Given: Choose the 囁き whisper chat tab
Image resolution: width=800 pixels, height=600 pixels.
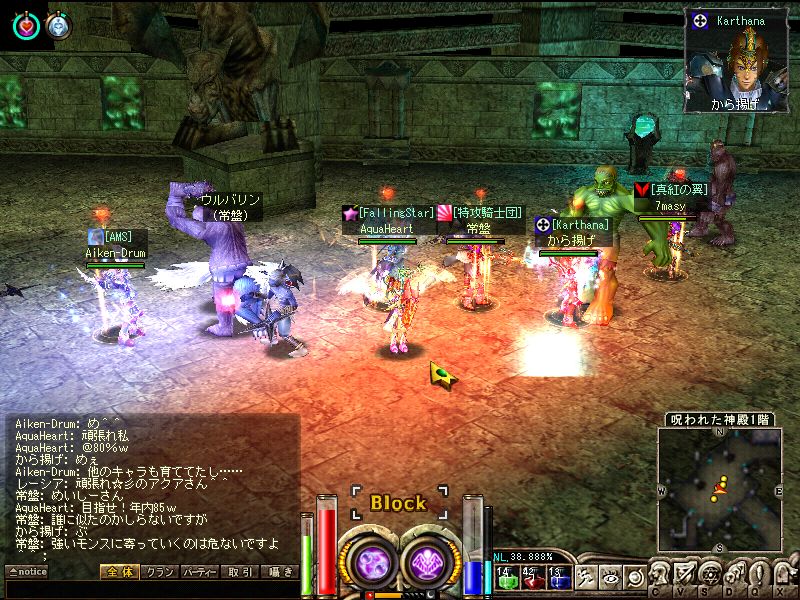Looking at the screenshot, I should click(279, 572).
